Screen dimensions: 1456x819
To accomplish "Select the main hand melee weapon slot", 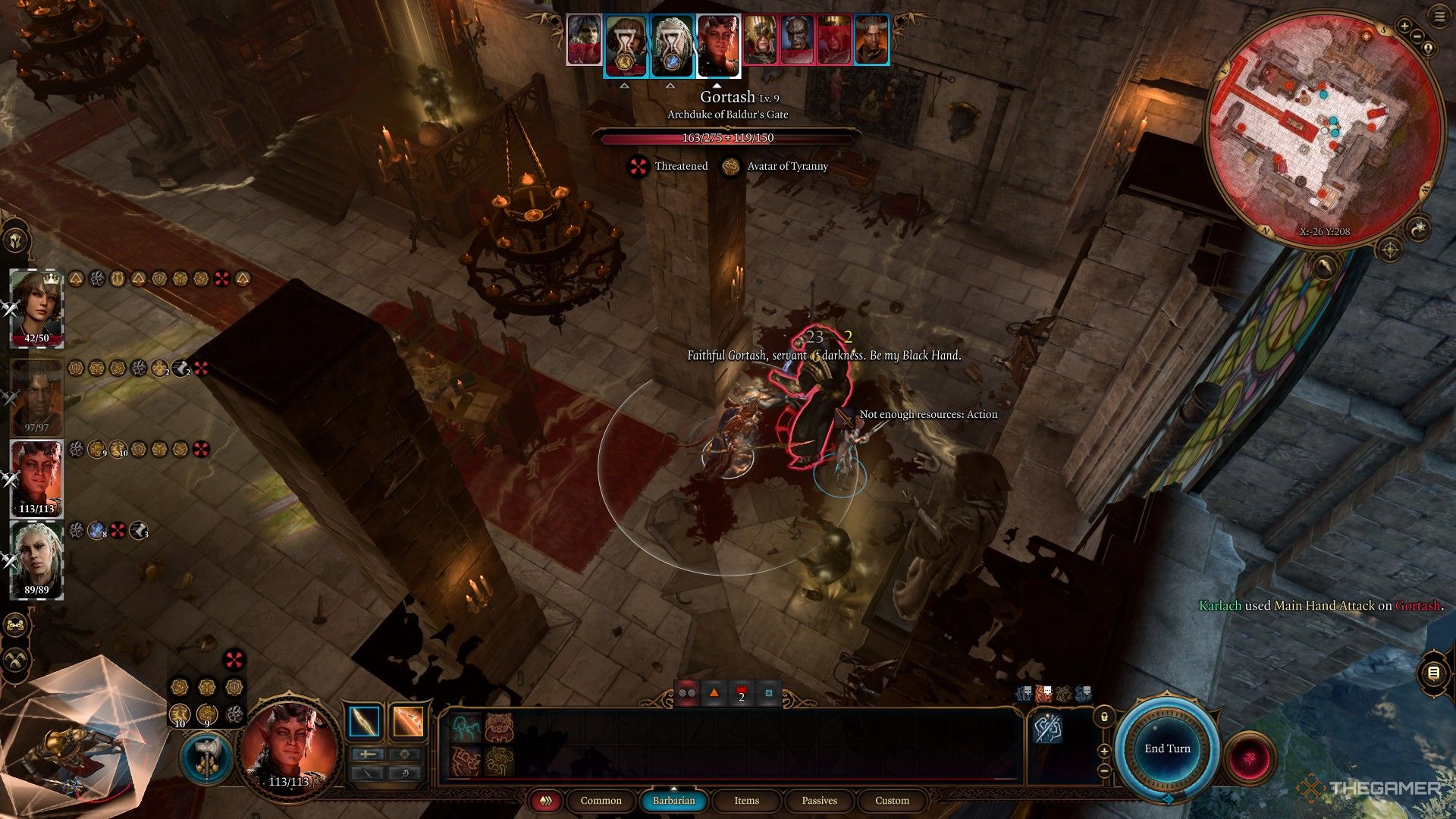I will 364,721.
